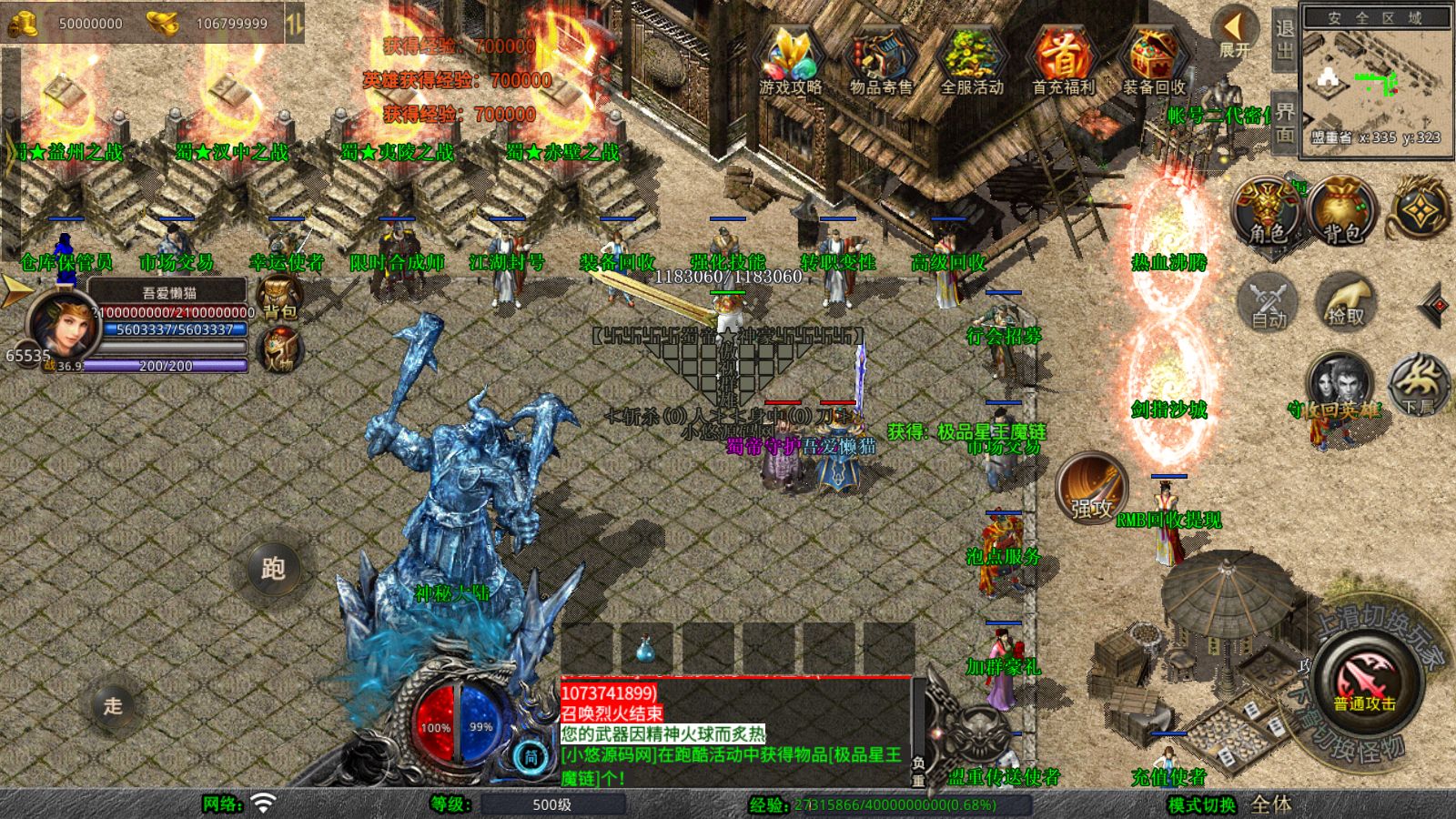1456x819 pixels.
Task: Click the 退出 exit button
Action: 1284,40
